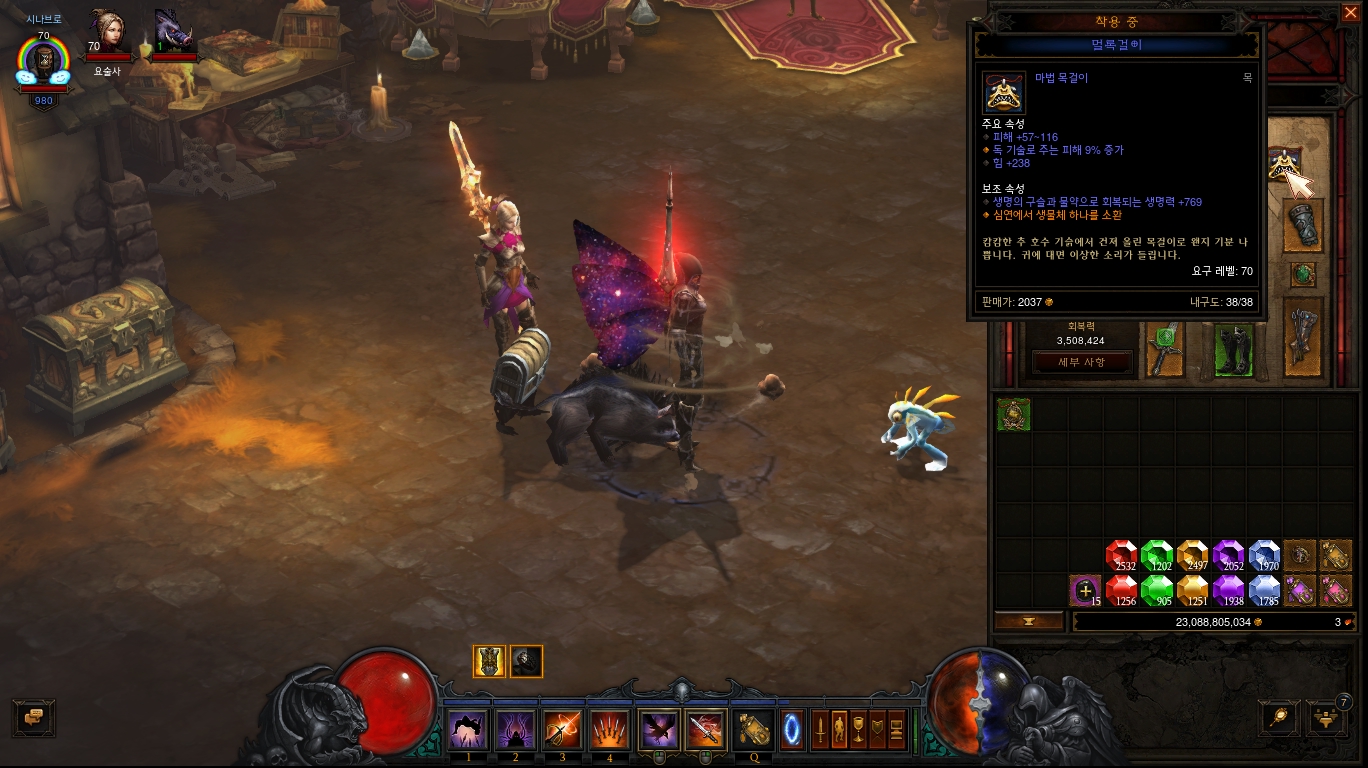
Task: Select the equipped gloves slot
Action: [1303, 225]
